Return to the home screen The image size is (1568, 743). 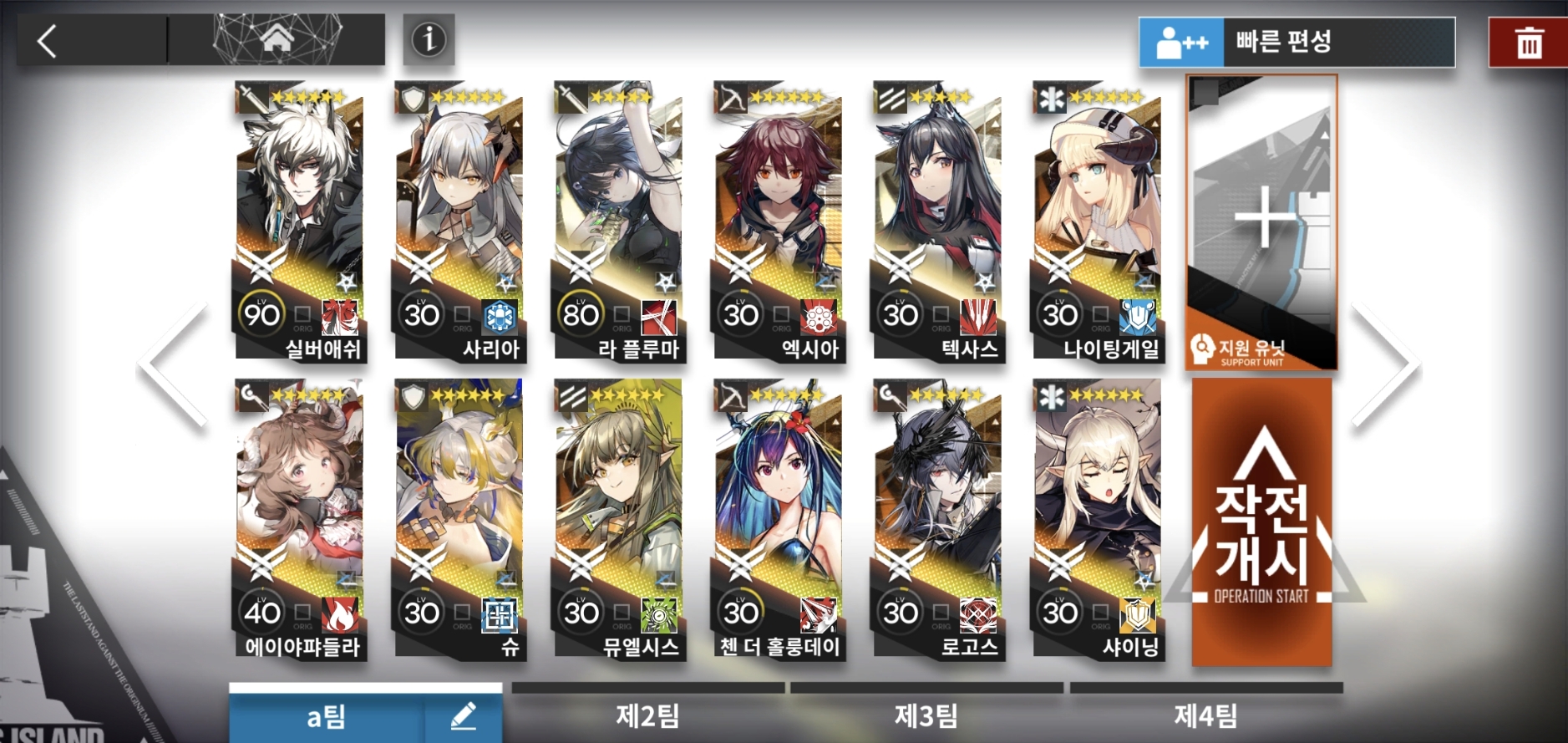pyautogui.click(x=277, y=38)
